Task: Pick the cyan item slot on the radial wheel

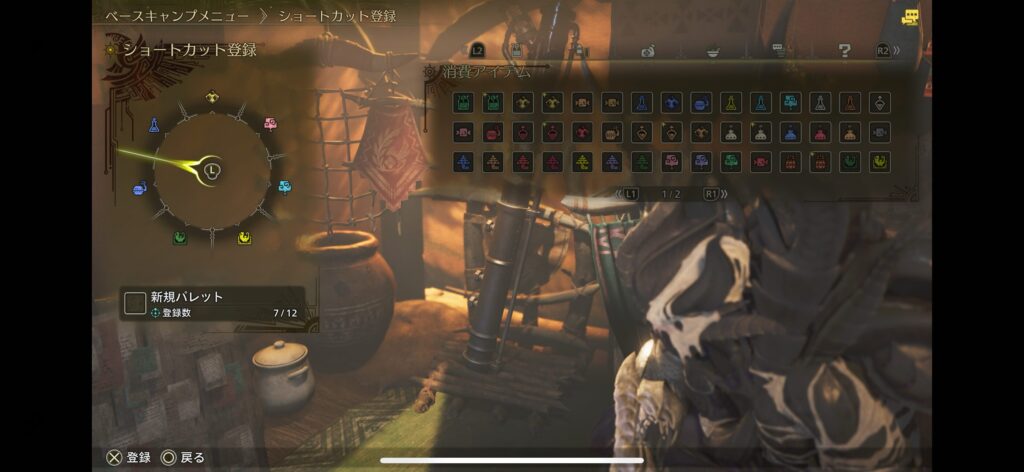Action: point(284,186)
